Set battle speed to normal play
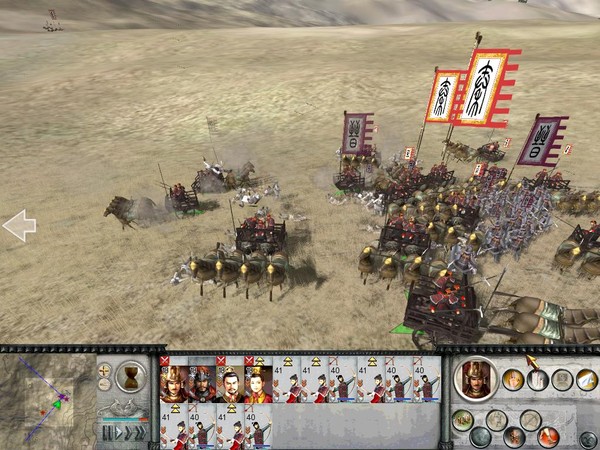 pyautogui.click(x=119, y=433)
